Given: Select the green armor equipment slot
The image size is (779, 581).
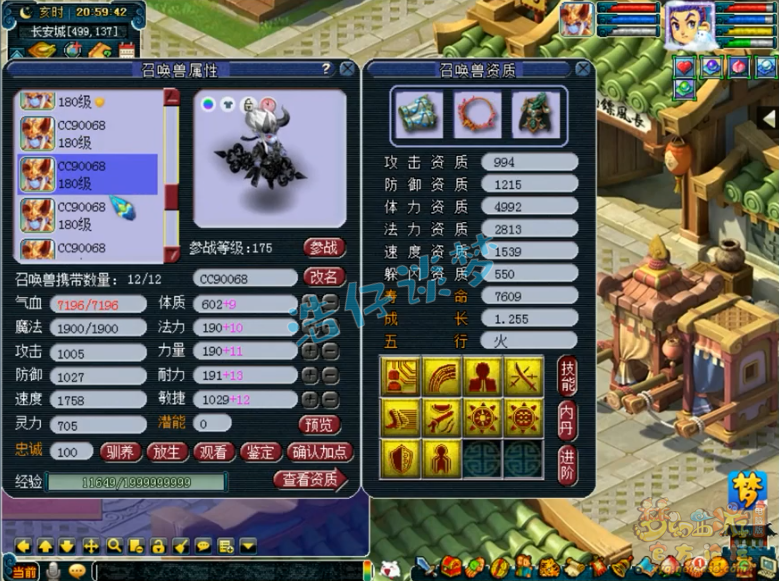Looking at the screenshot, I should point(536,115).
